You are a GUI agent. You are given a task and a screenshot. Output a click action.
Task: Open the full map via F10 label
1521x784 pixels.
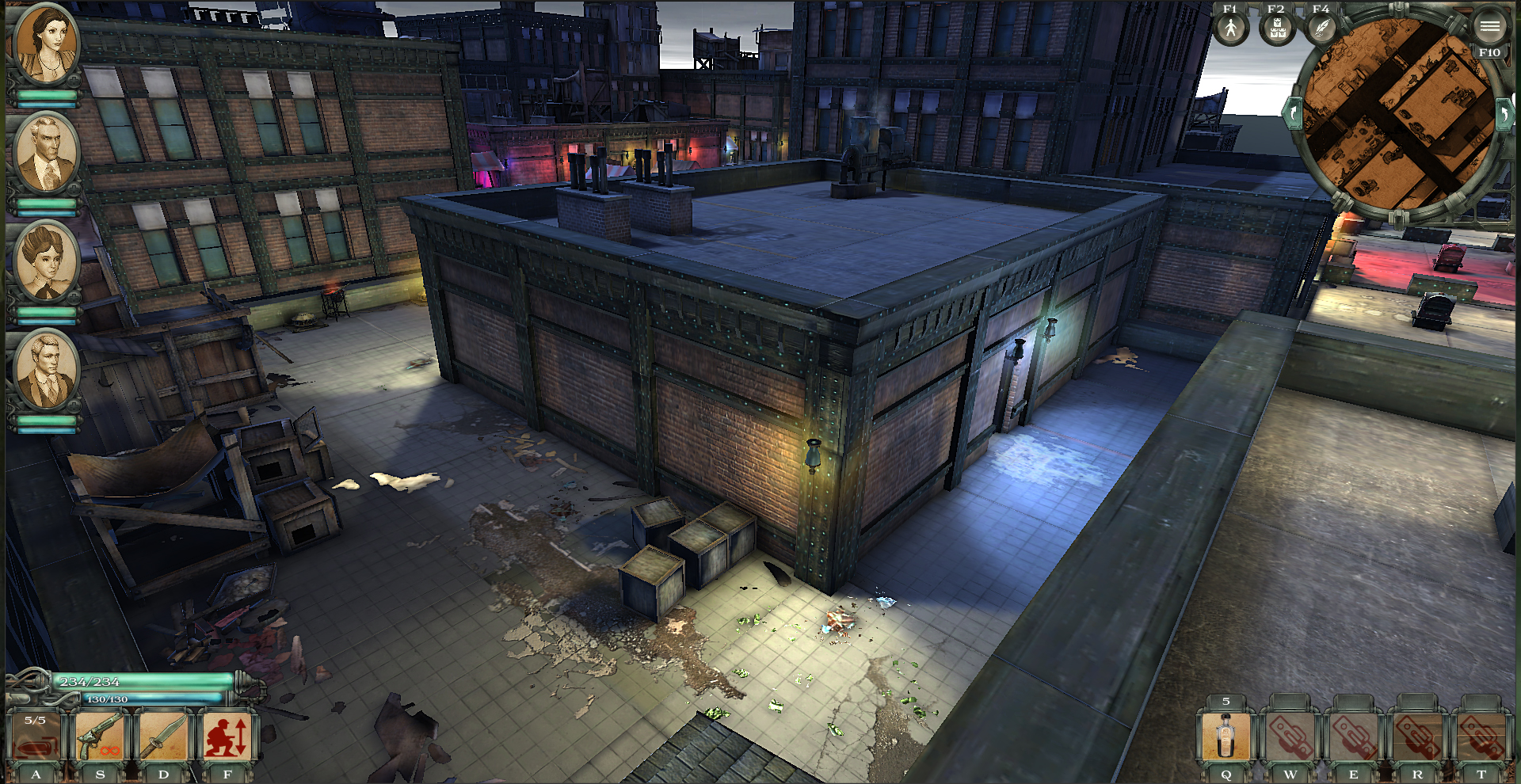(x=1488, y=51)
